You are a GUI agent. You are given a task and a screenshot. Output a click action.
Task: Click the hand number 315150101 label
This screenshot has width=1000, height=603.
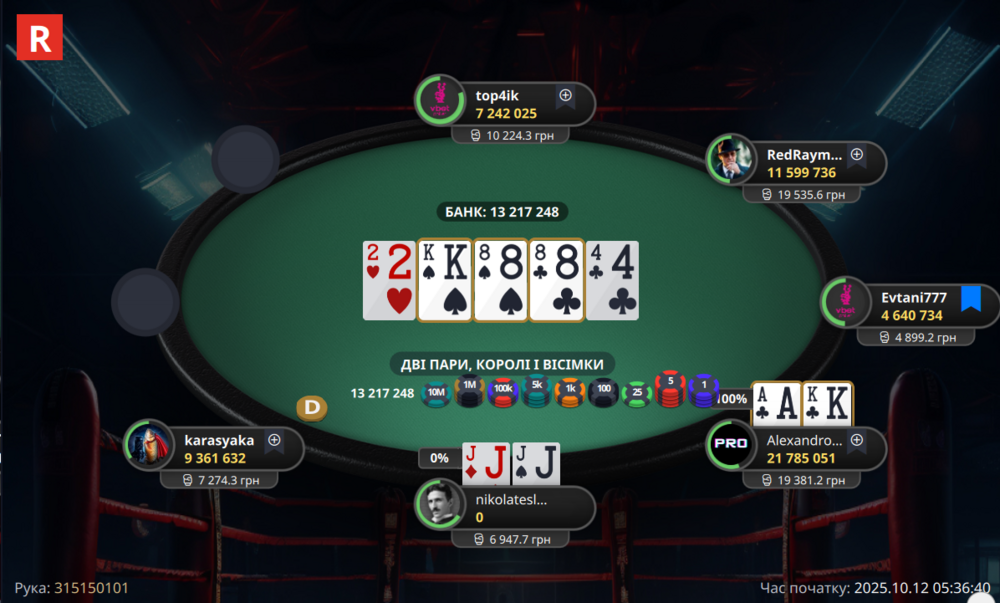click(x=72, y=588)
